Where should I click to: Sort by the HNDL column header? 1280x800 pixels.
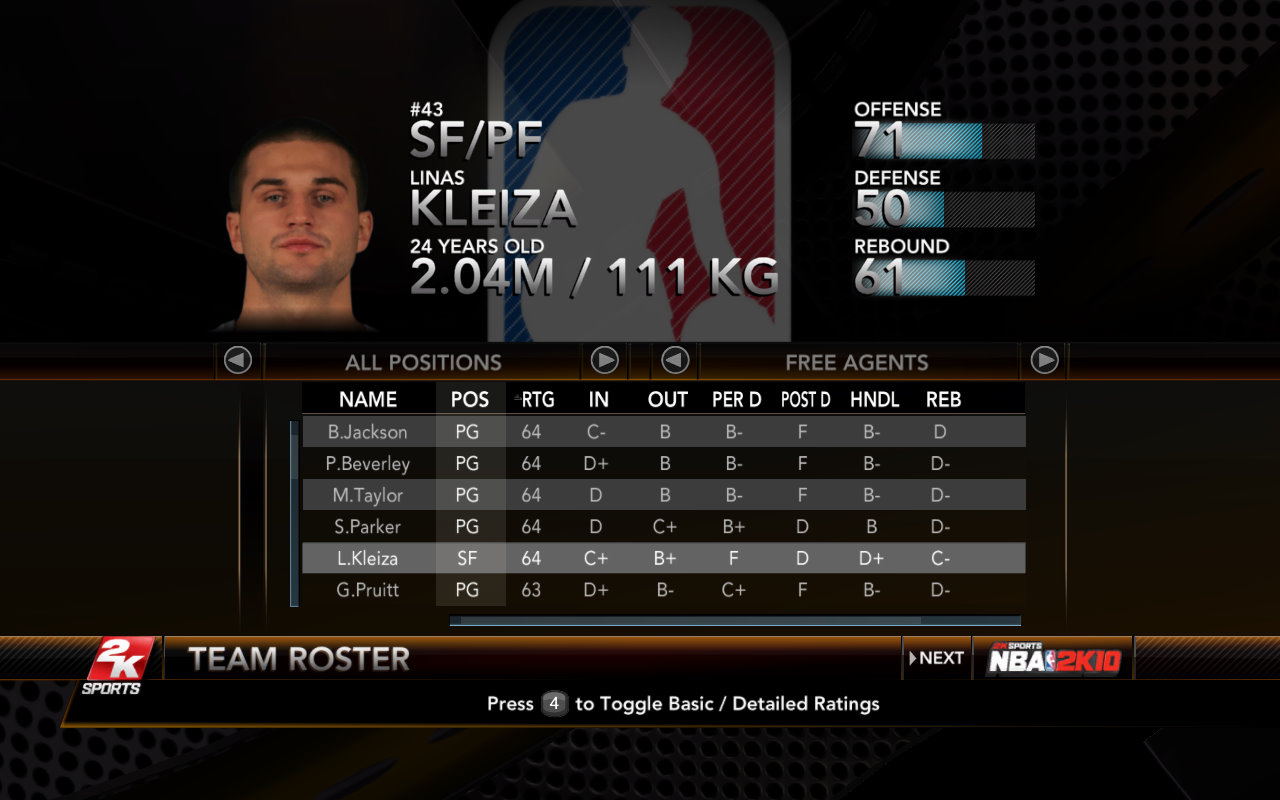874,400
